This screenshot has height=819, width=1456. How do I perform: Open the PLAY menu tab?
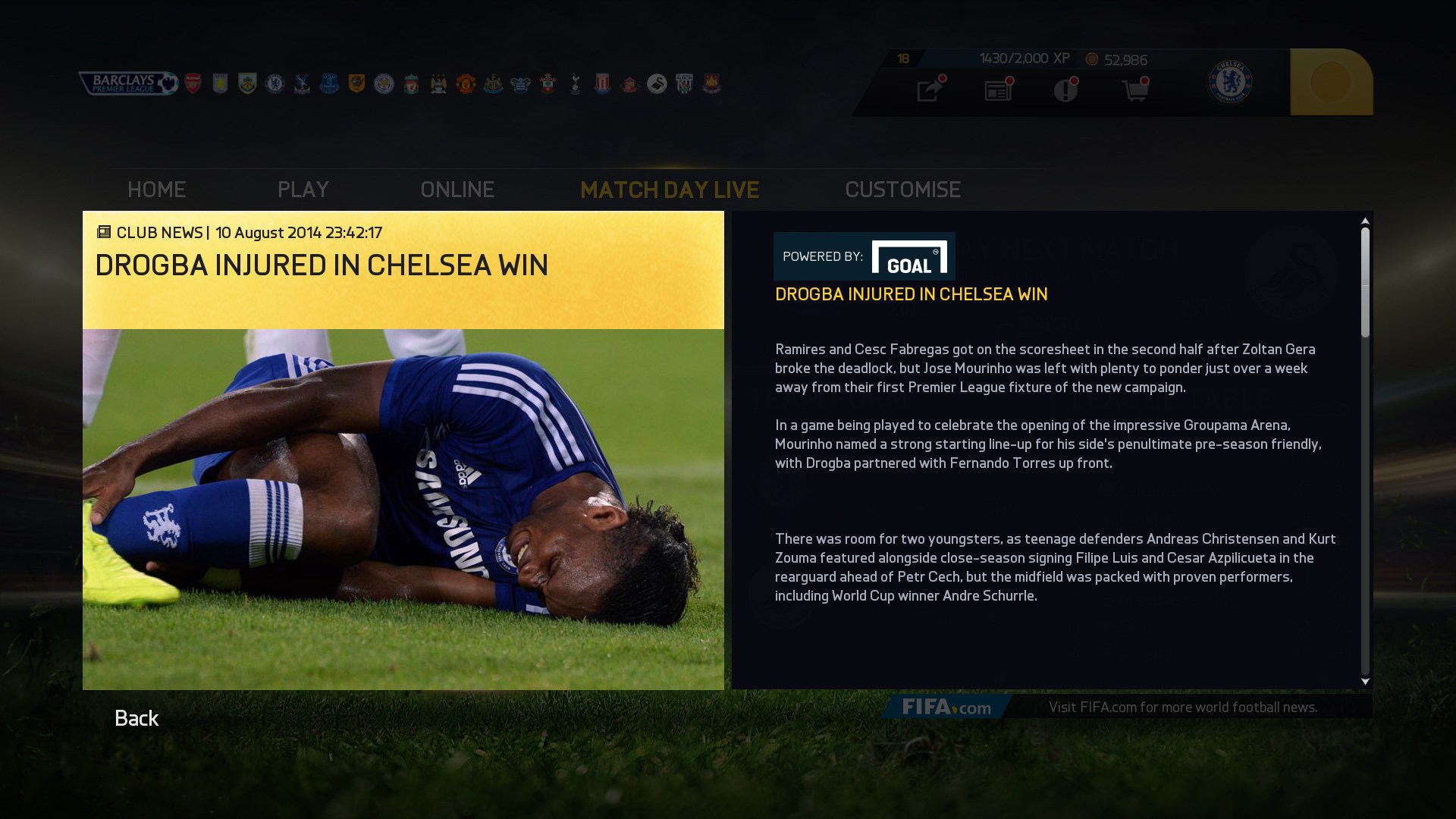303,190
